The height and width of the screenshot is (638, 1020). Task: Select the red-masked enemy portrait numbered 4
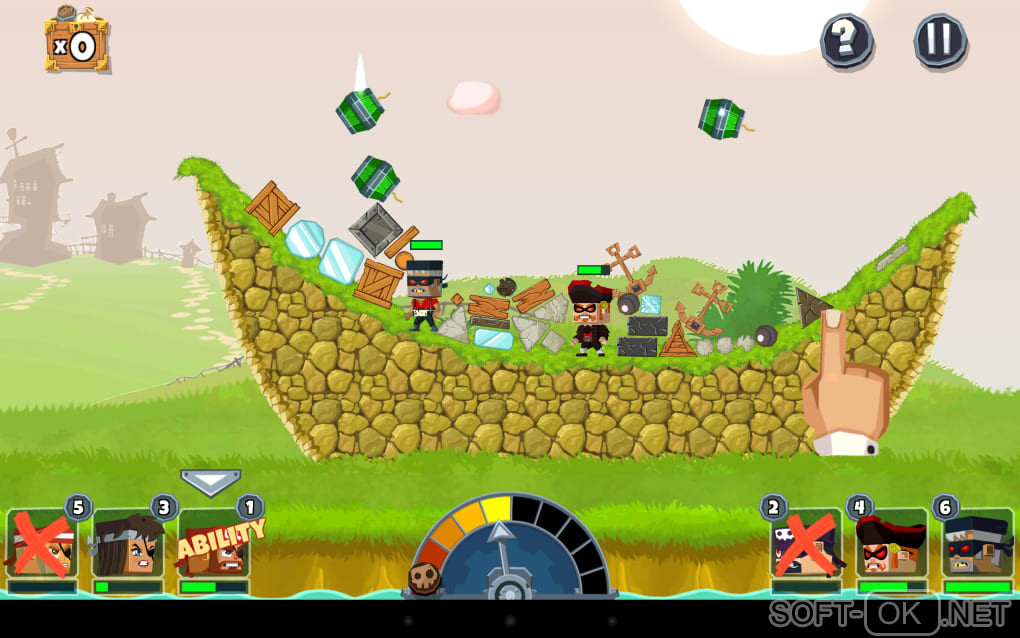(x=890, y=545)
